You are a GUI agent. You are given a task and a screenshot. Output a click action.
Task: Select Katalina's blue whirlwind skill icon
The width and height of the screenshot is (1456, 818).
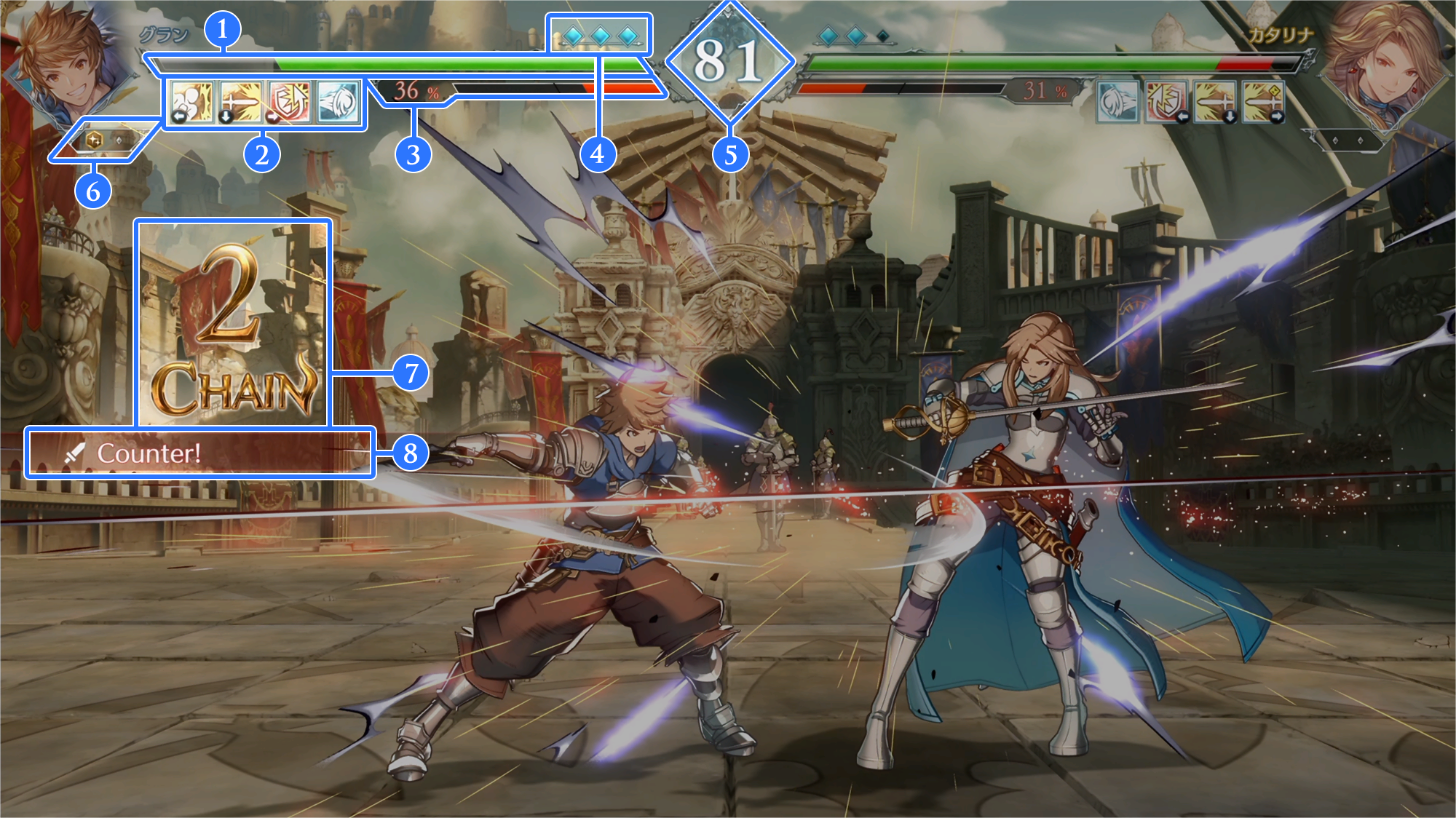point(1117,102)
